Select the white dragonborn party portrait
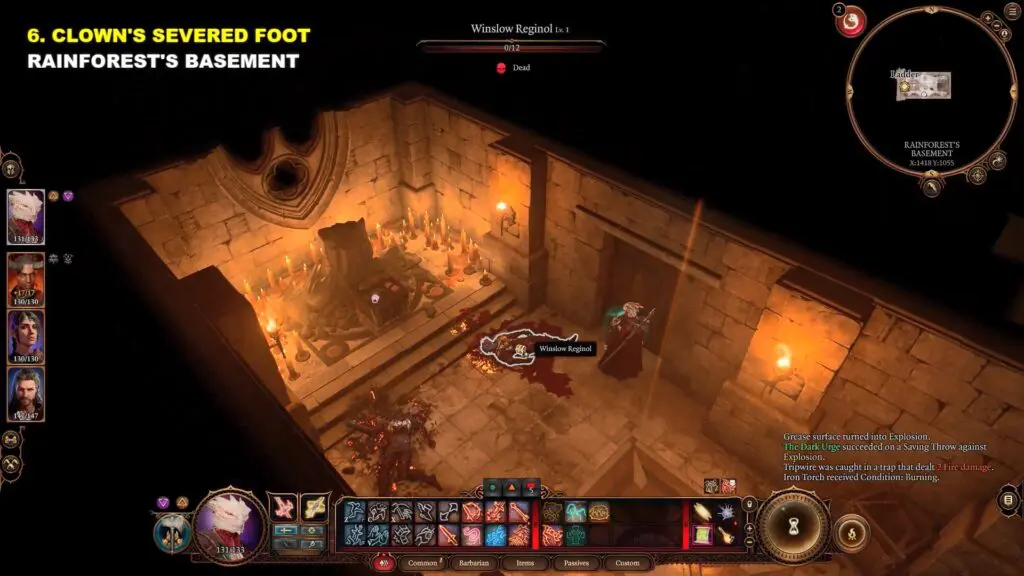Image resolution: width=1024 pixels, height=576 pixels. [x=26, y=217]
